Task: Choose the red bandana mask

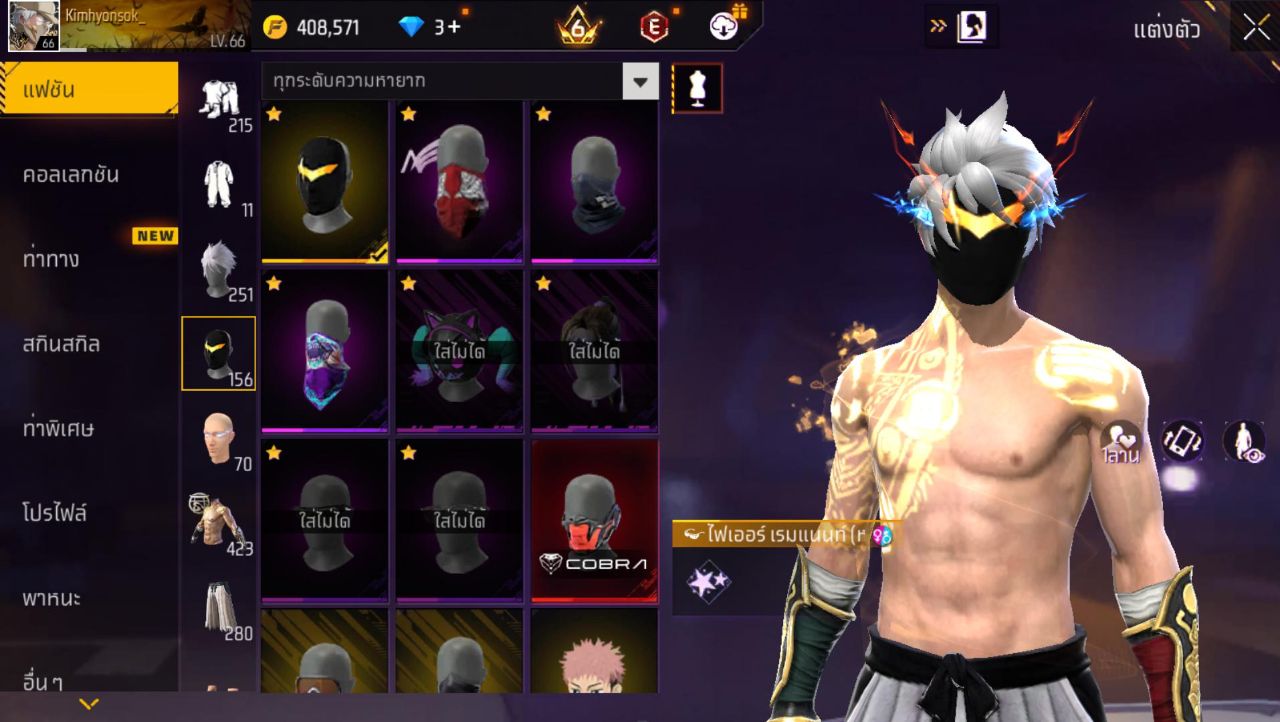Action: click(x=460, y=182)
